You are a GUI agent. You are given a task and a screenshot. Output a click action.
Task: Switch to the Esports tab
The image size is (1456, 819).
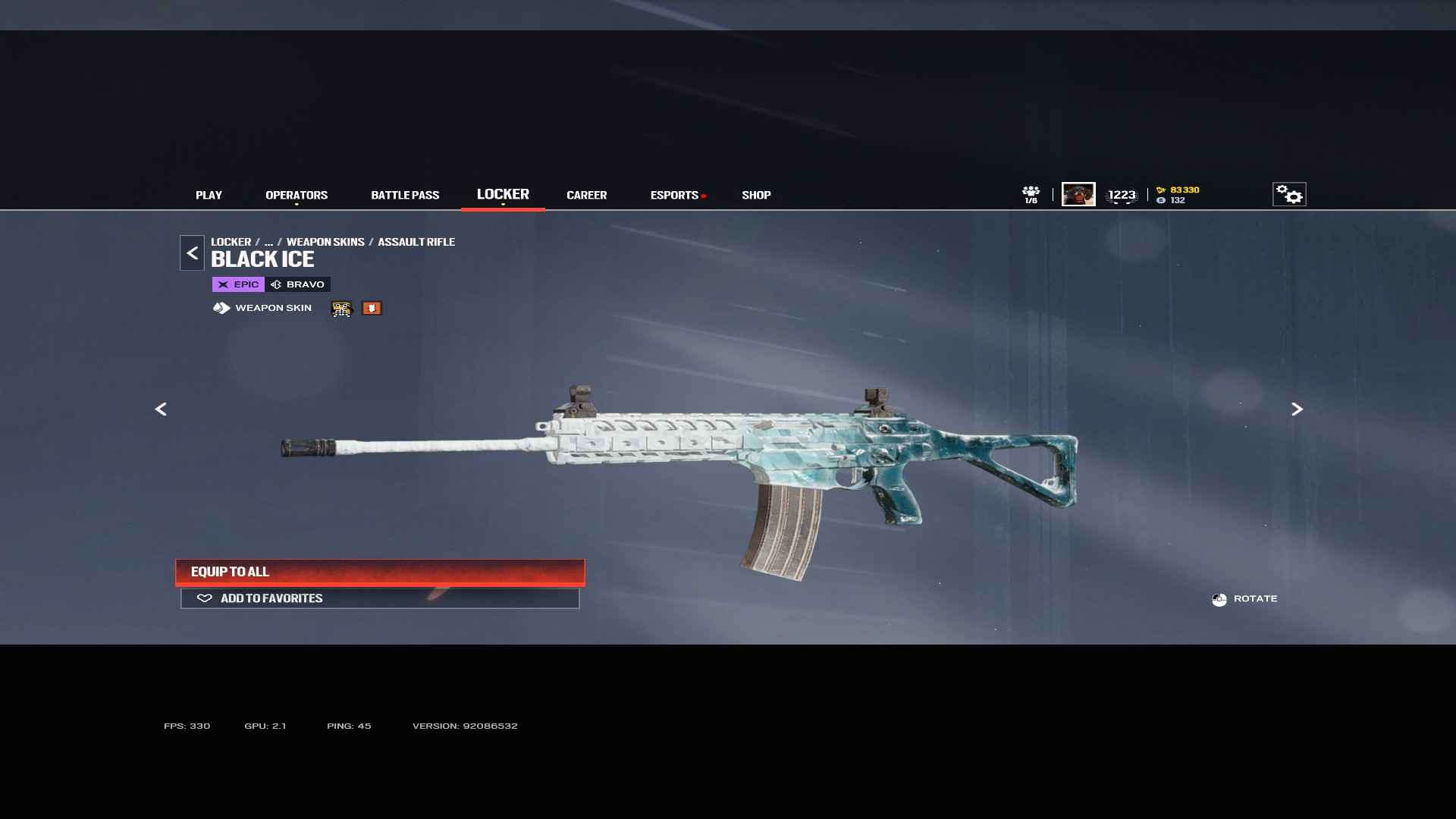(x=674, y=195)
